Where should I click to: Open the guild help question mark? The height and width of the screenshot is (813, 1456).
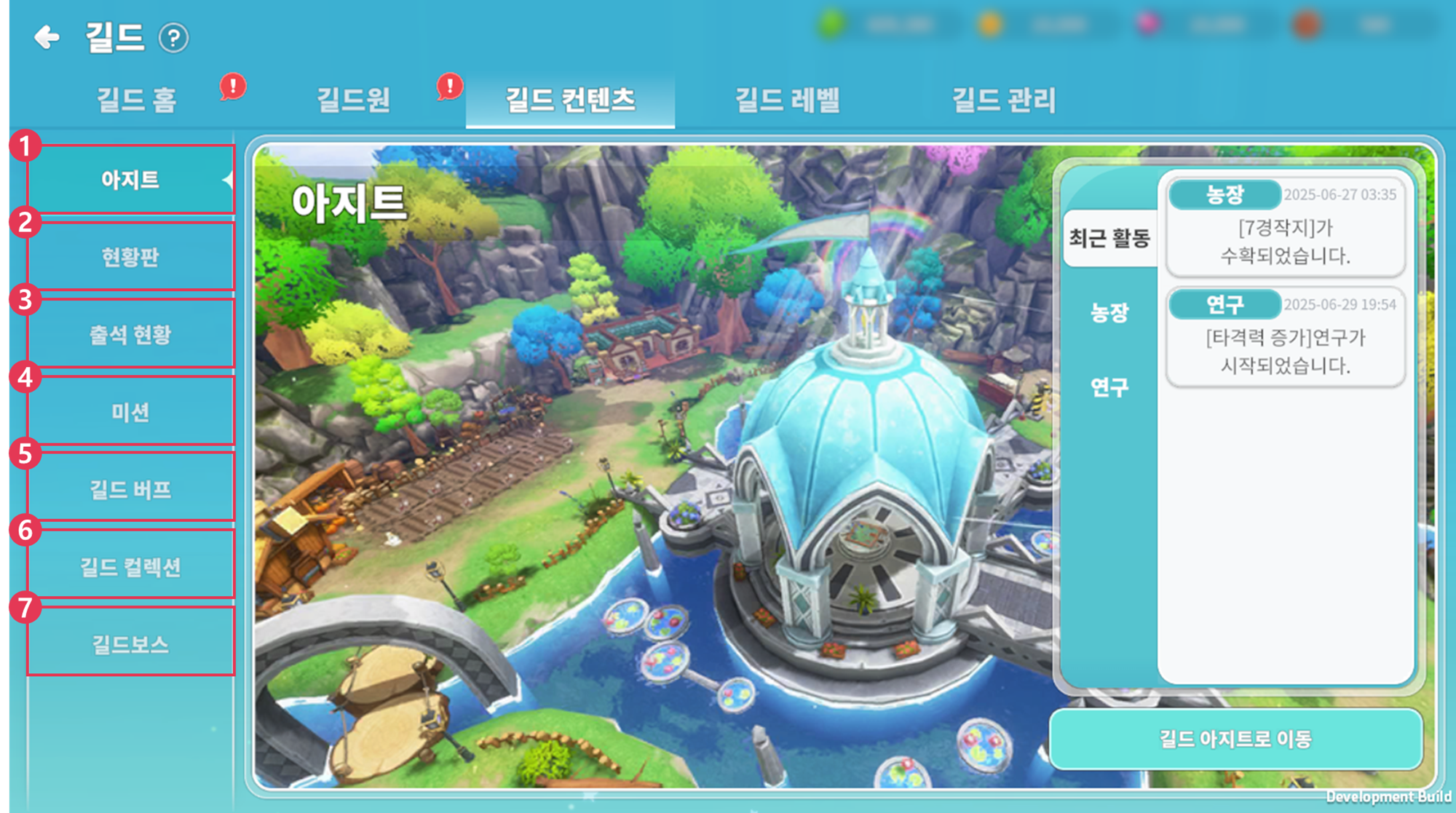point(173,38)
